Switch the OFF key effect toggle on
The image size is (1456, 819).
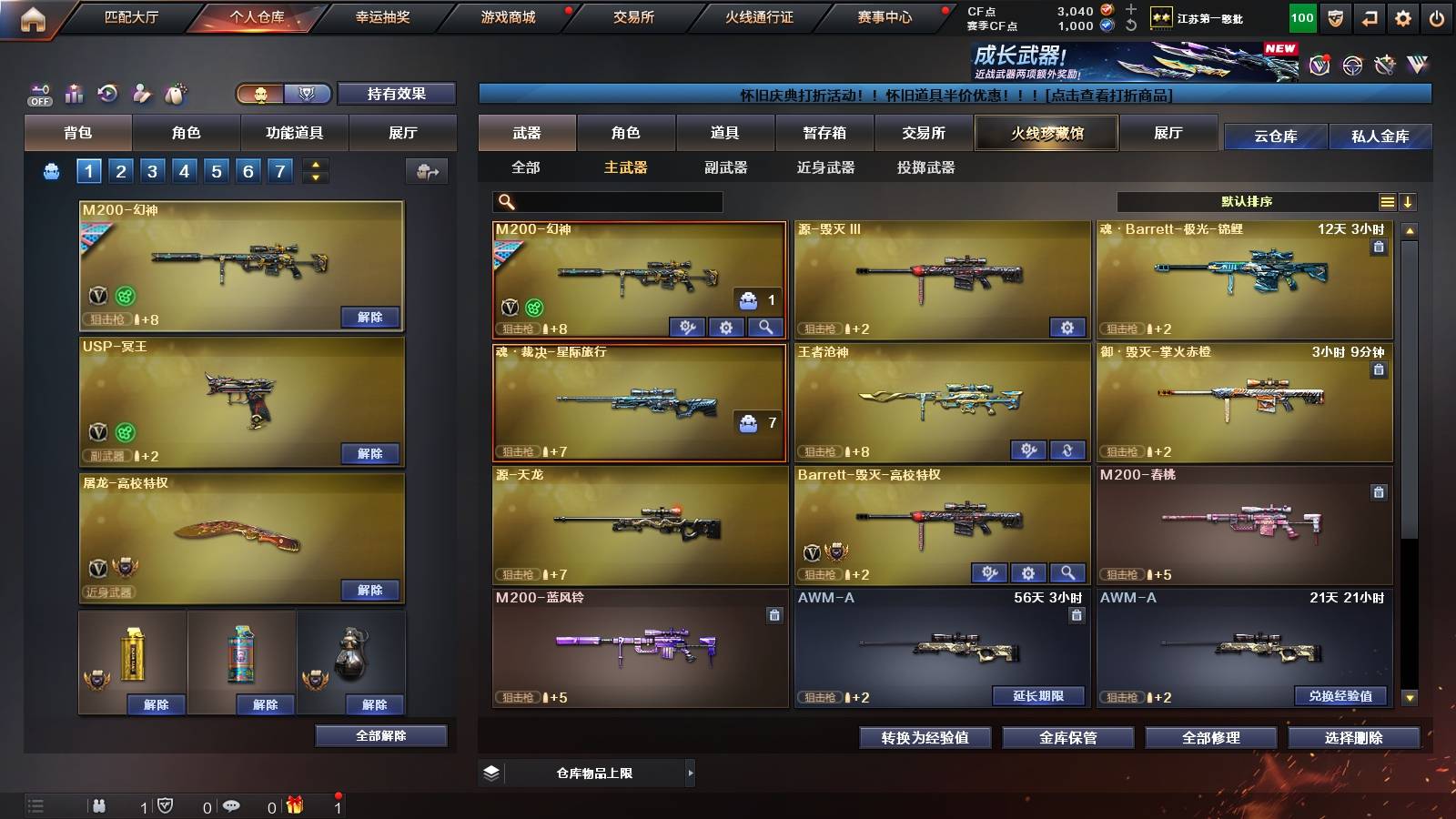coord(38,92)
